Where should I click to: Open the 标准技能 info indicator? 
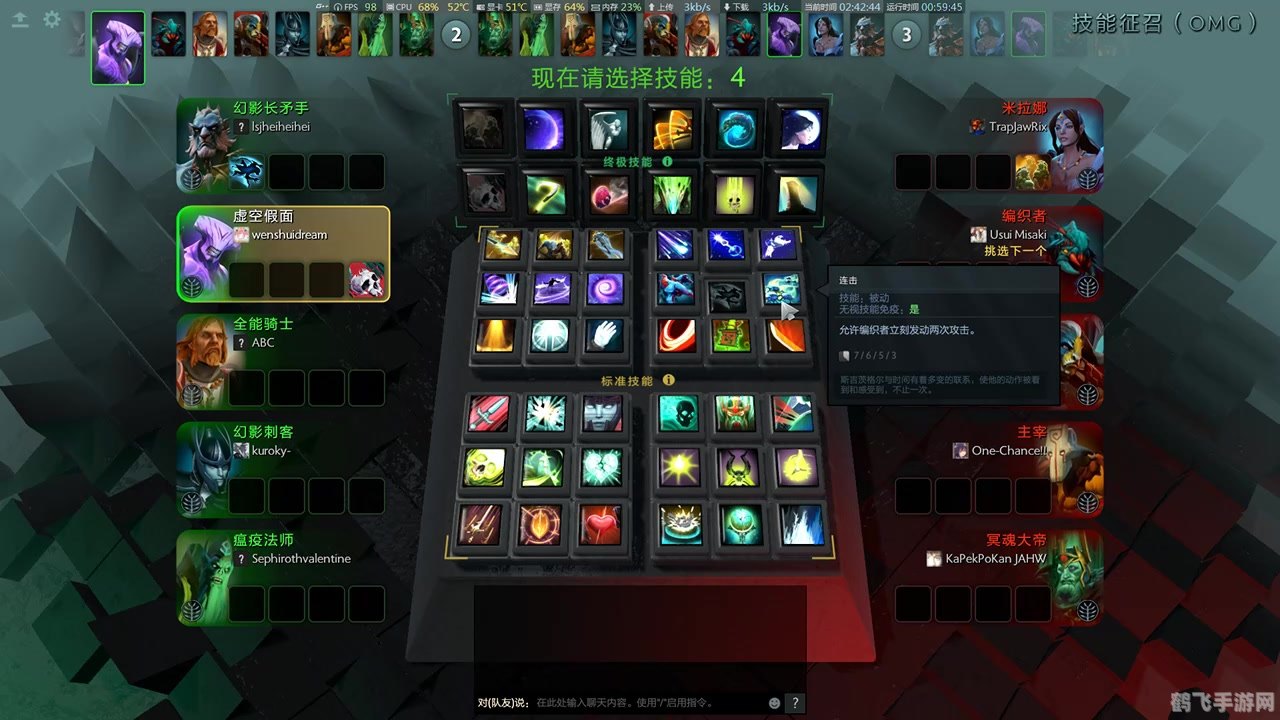670,379
